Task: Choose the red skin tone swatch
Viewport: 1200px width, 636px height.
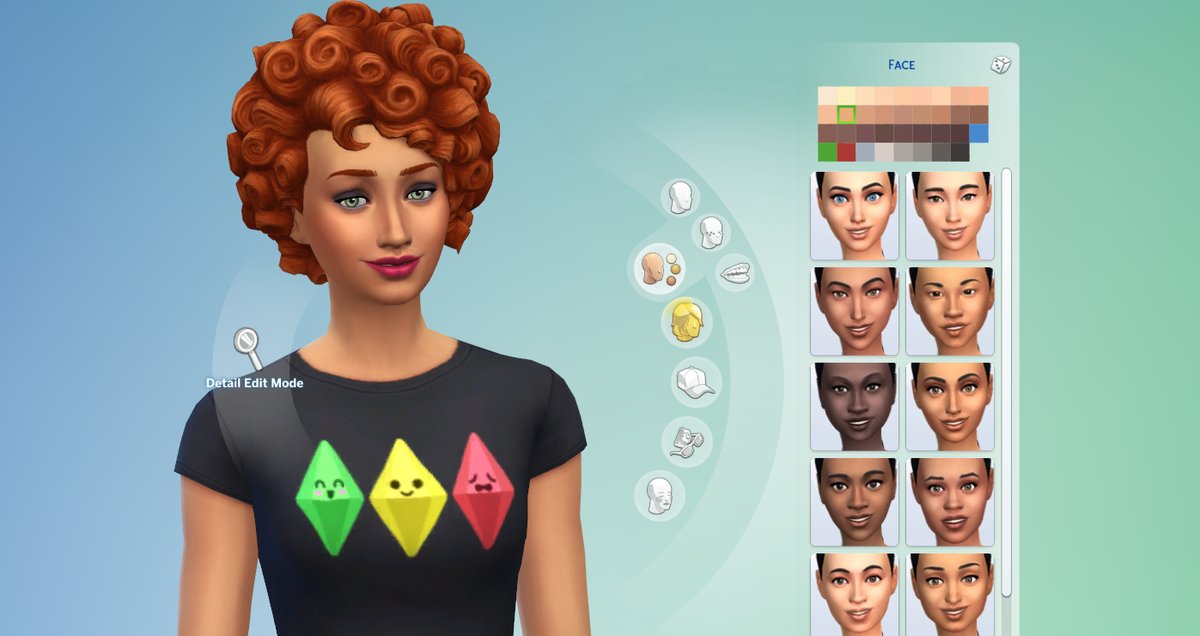Action: [x=846, y=152]
